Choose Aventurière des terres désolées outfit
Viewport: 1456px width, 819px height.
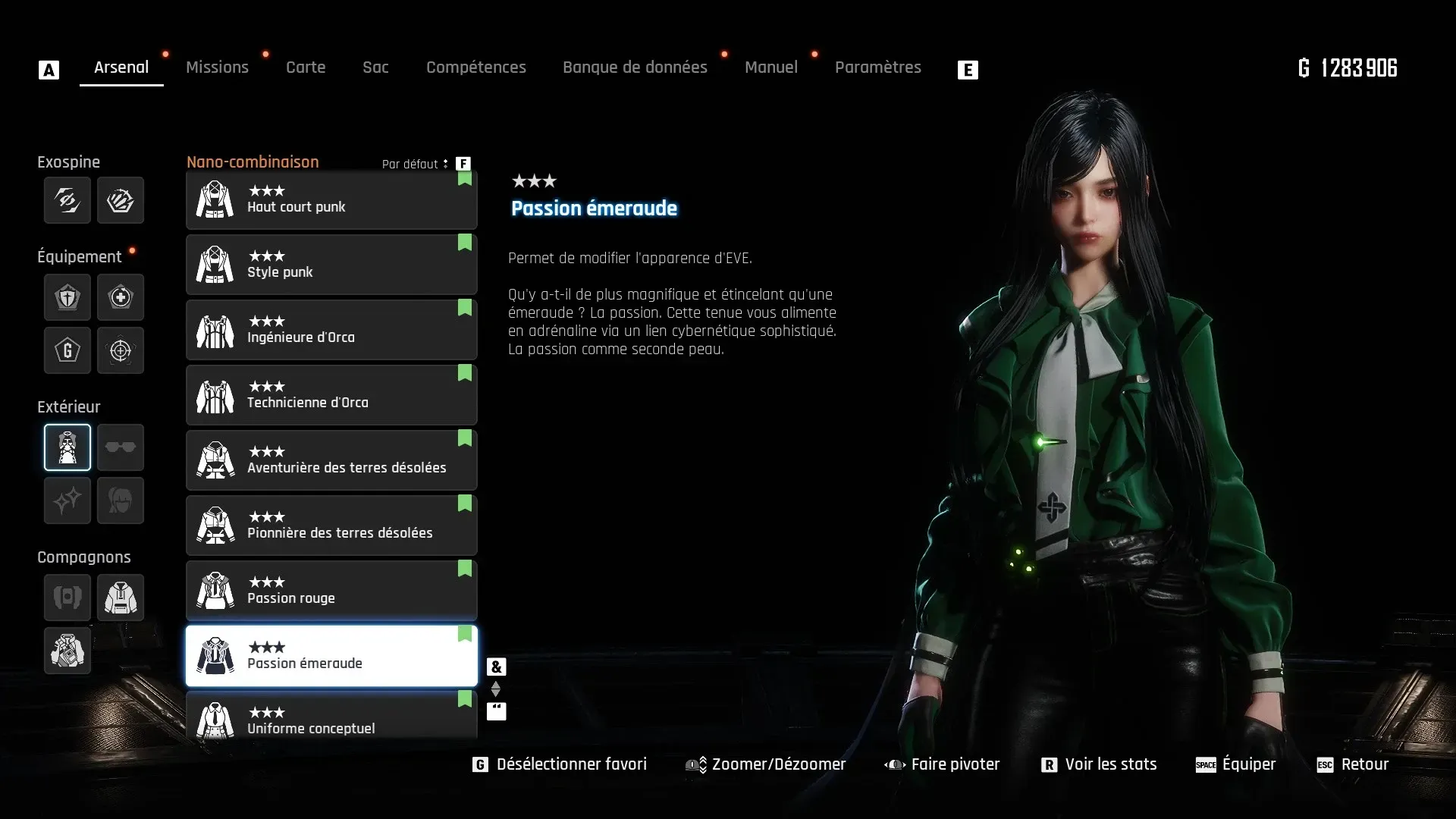coord(331,460)
